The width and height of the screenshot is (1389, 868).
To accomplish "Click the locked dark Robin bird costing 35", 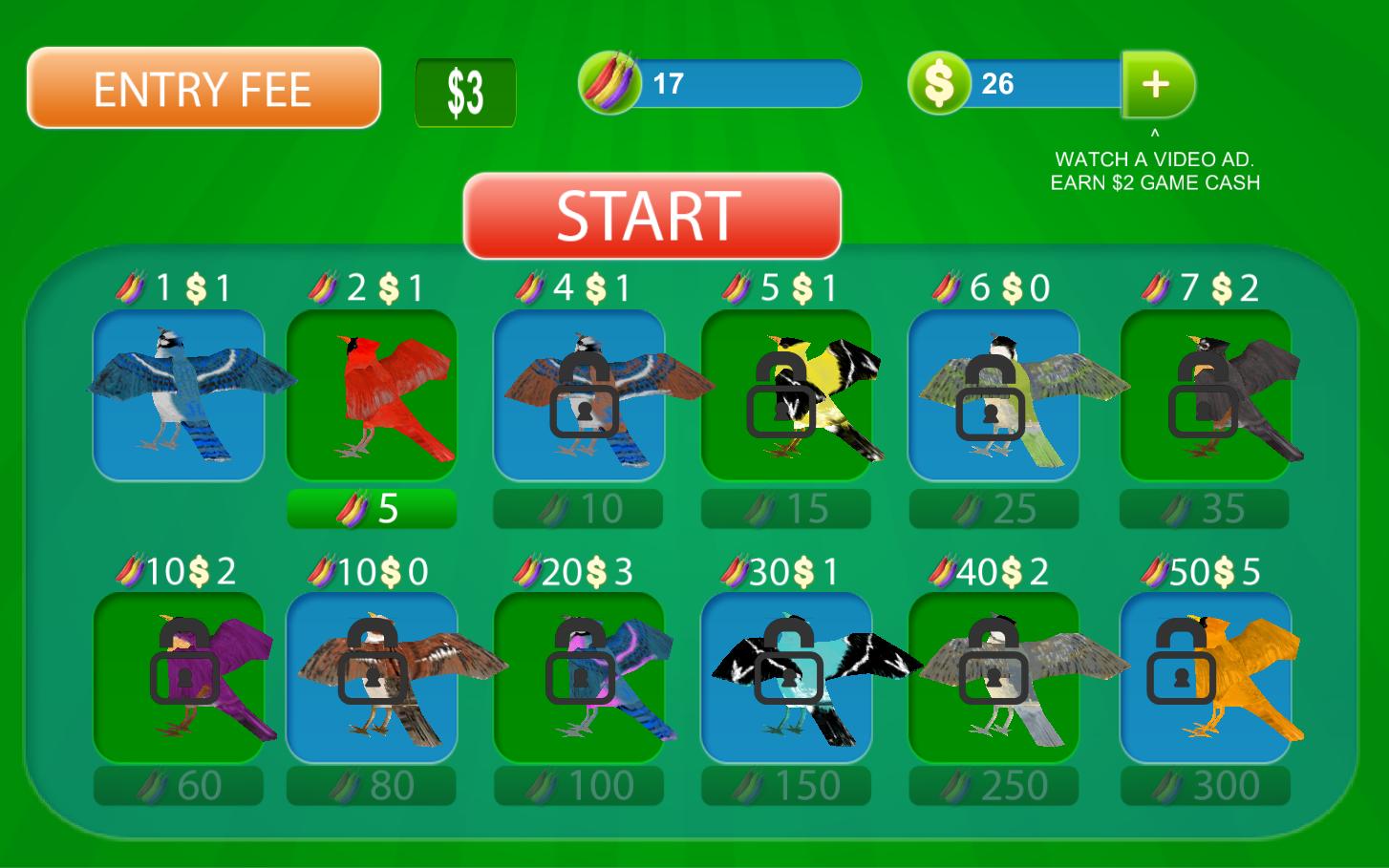I will (x=1202, y=394).
